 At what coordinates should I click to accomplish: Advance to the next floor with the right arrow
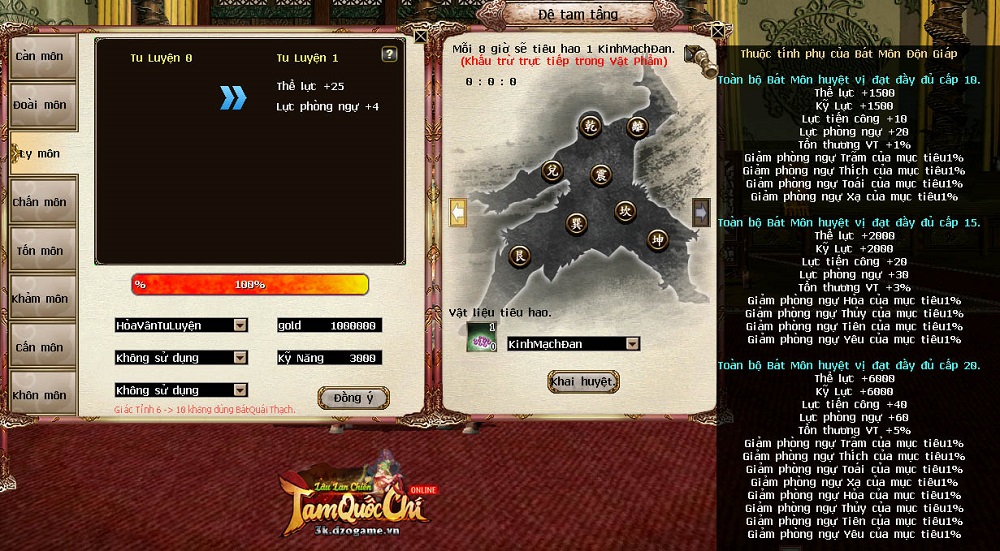(701, 212)
